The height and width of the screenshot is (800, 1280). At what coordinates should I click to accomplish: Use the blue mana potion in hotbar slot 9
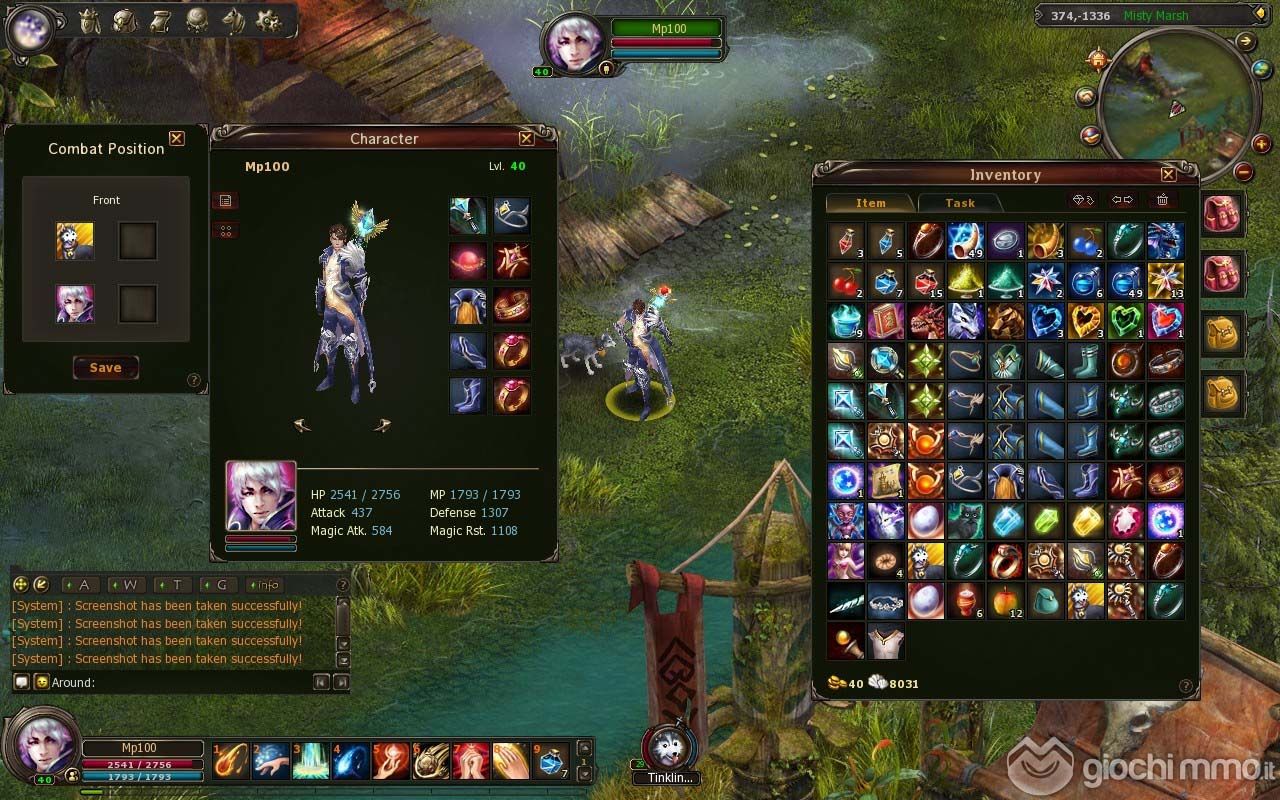(x=552, y=761)
